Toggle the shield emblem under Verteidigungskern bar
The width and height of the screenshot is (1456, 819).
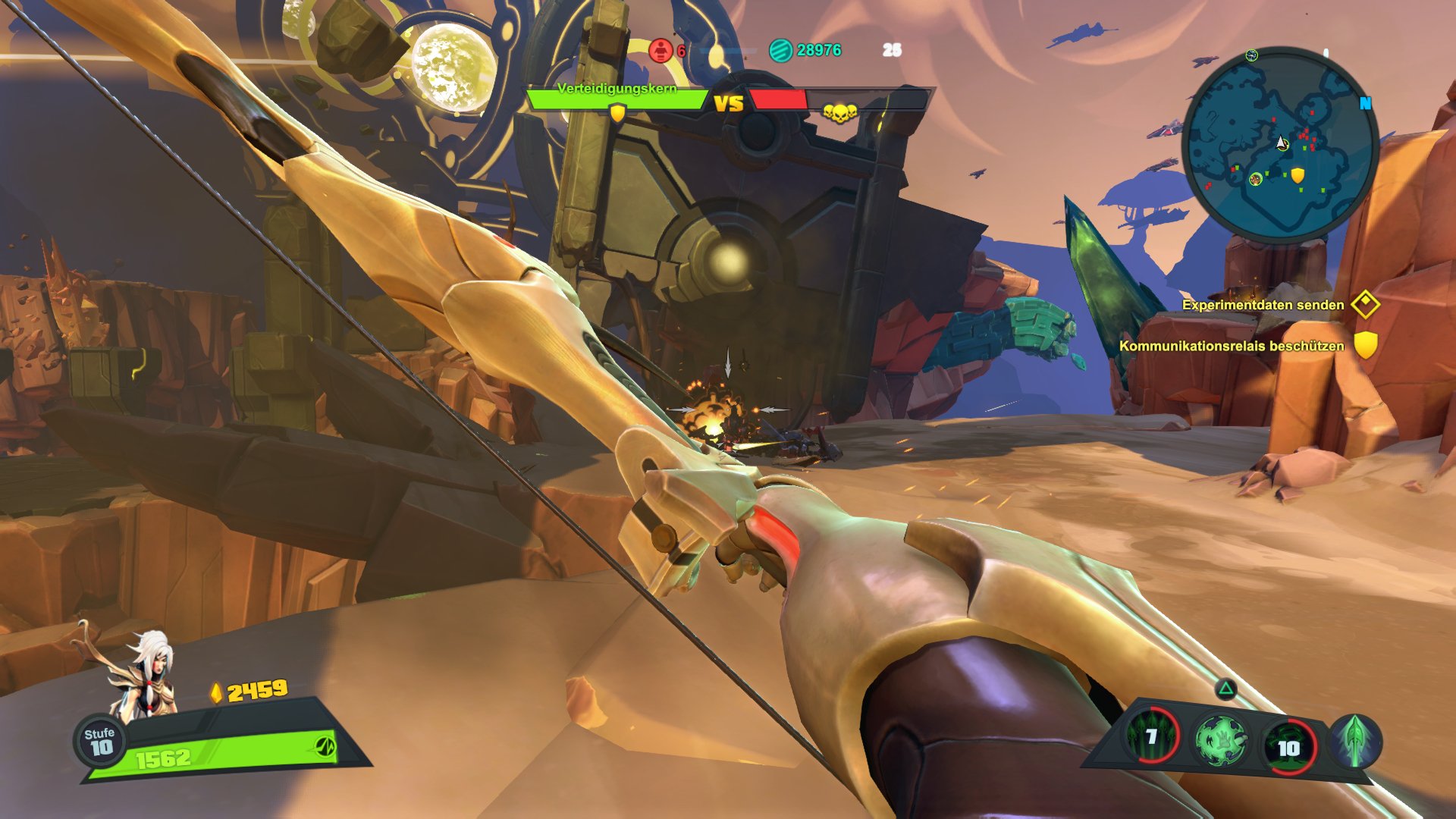(617, 114)
